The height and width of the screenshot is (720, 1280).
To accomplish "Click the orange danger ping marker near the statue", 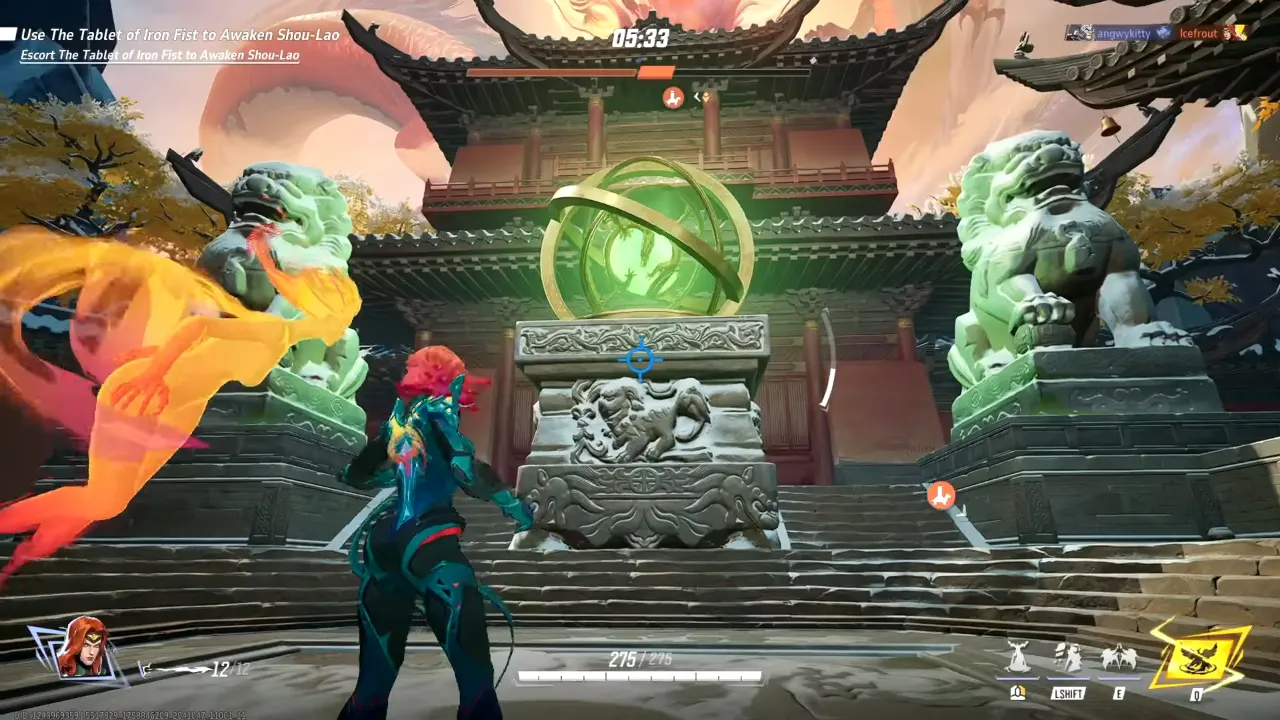I will click(940, 497).
